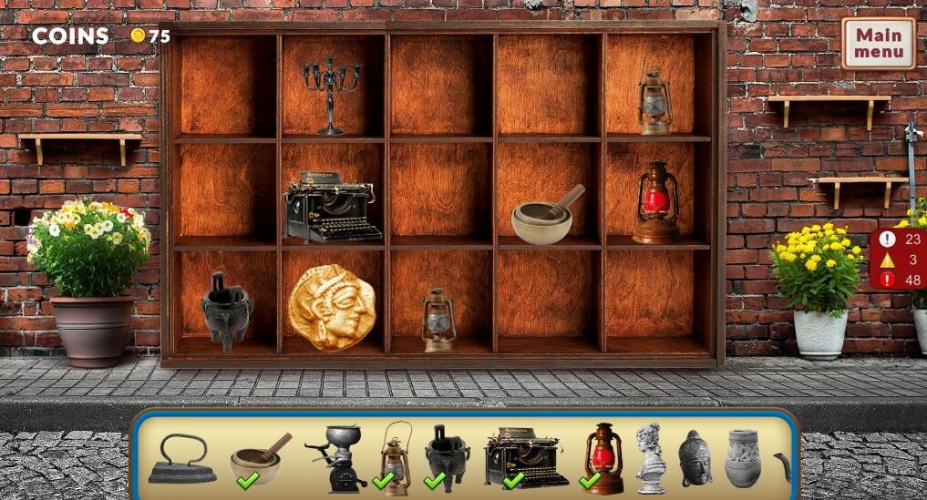Select the hand-crank machine in the item bar

click(x=335, y=458)
